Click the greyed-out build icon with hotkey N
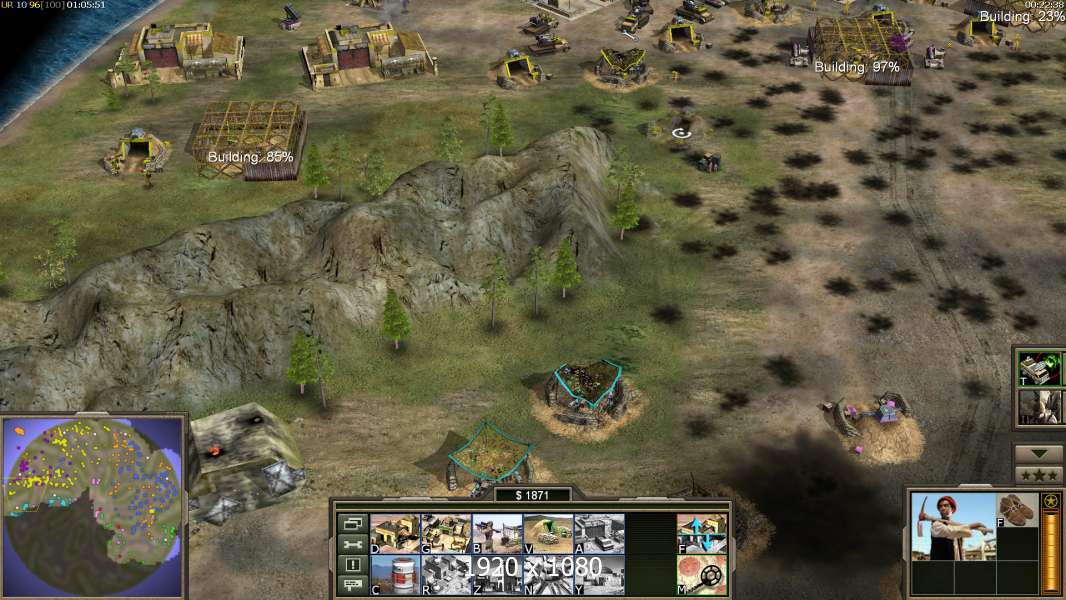1066x600 pixels. point(548,575)
